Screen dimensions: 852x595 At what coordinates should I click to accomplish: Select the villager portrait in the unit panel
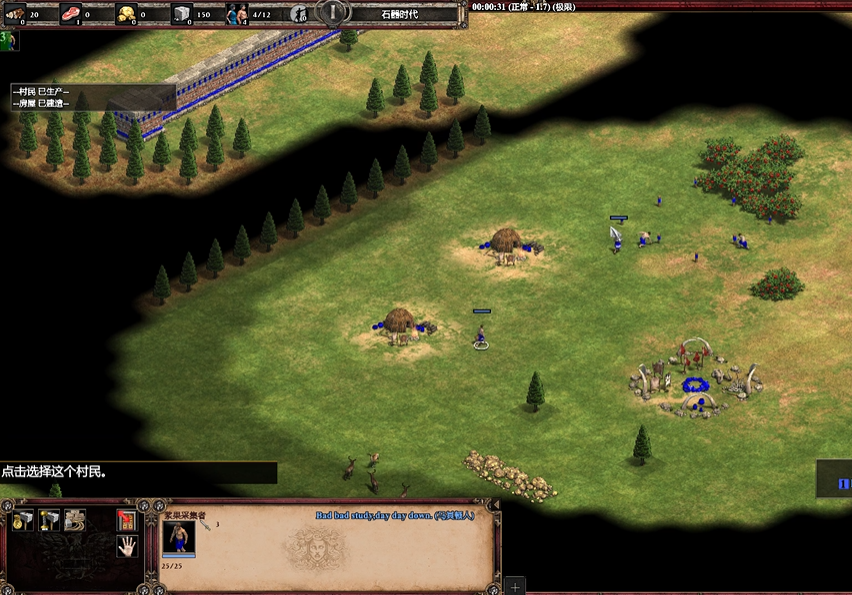(x=179, y=537)
